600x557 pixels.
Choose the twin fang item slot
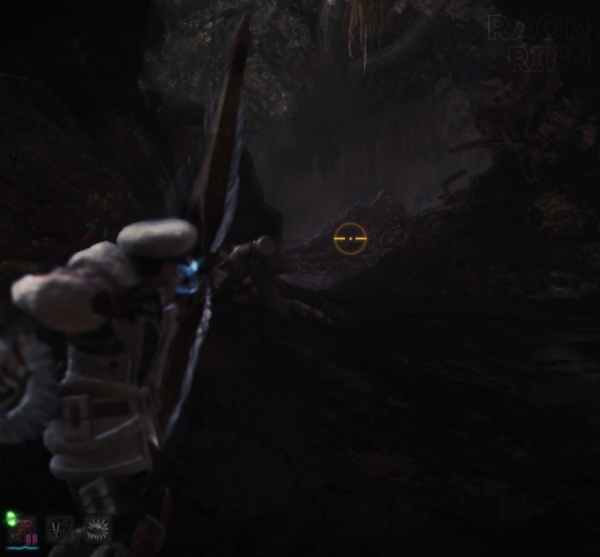click(x=60, y=528)
